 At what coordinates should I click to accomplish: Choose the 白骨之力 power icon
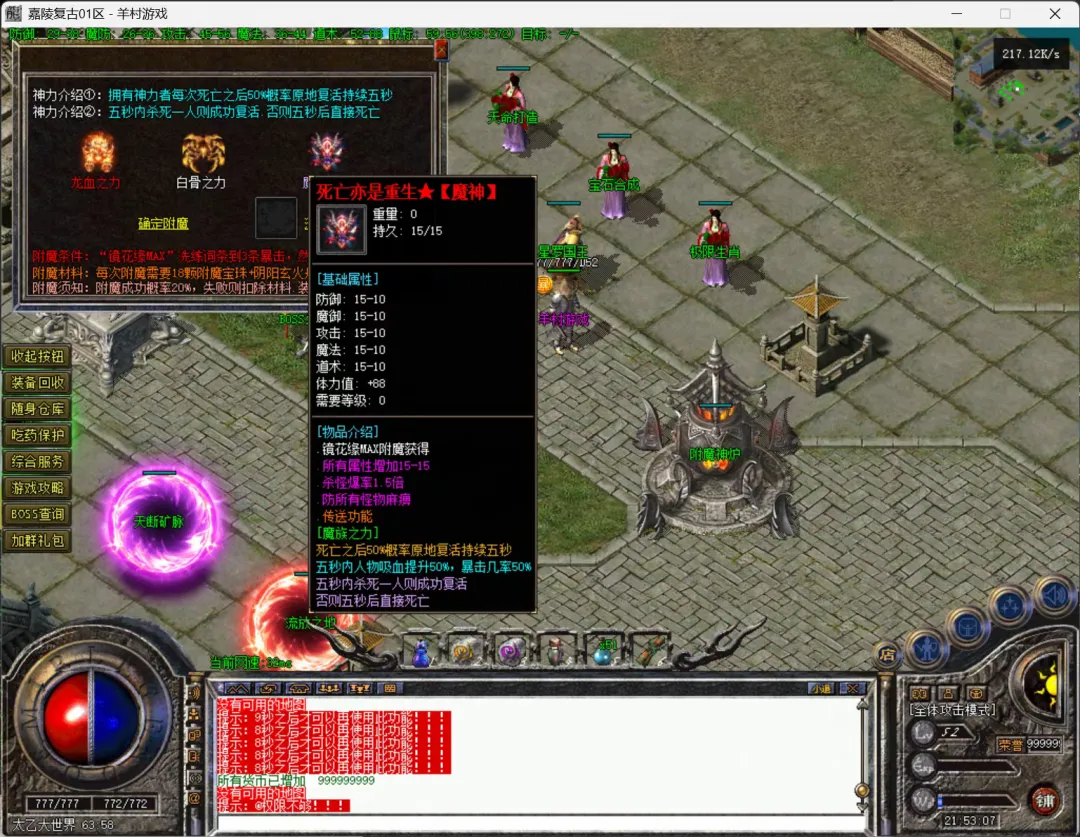[x=201, y=153]
